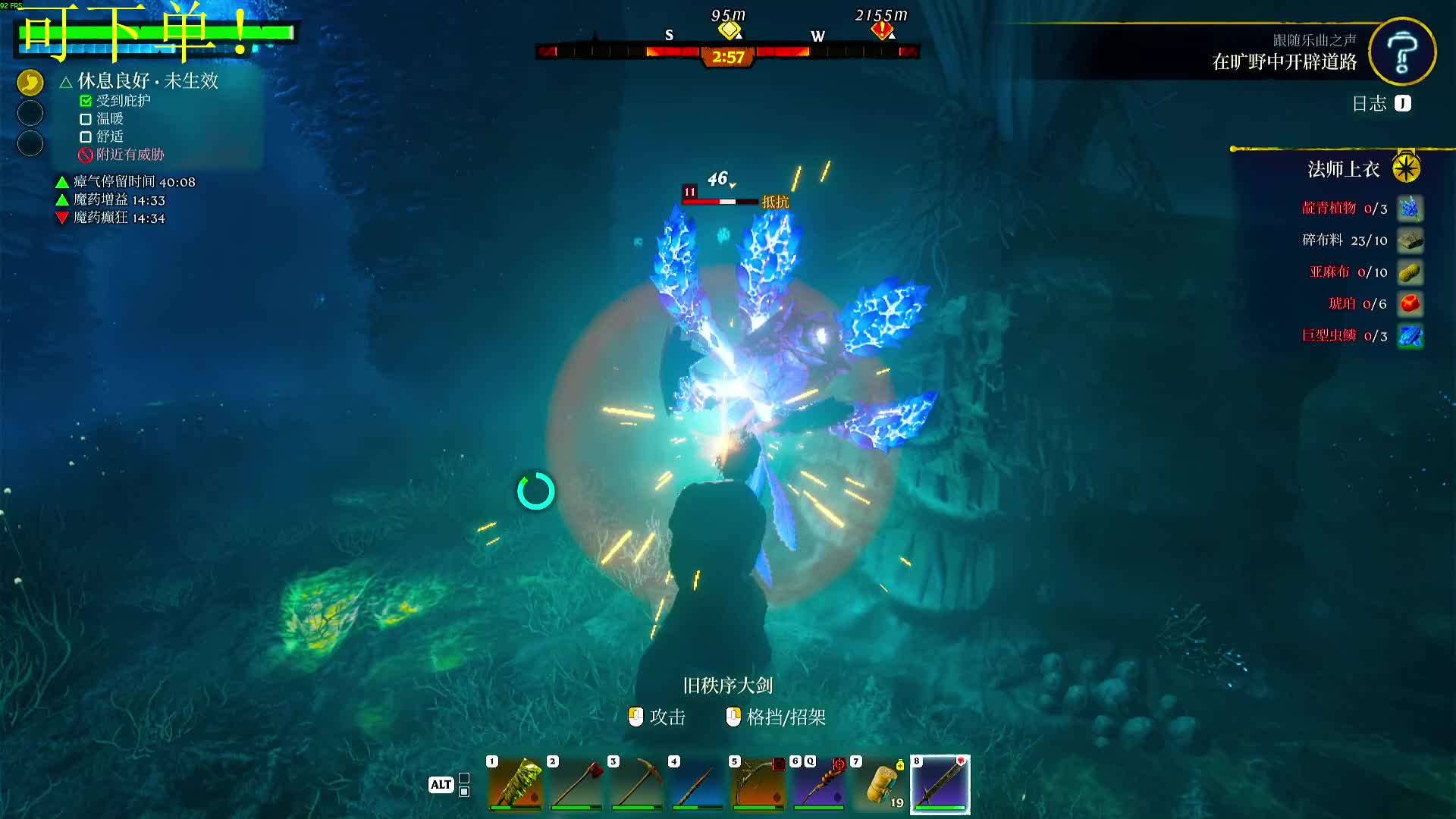The image size is (1456, 819).
Task: Use the bandage stack of 19
Action: coord(880,784)
